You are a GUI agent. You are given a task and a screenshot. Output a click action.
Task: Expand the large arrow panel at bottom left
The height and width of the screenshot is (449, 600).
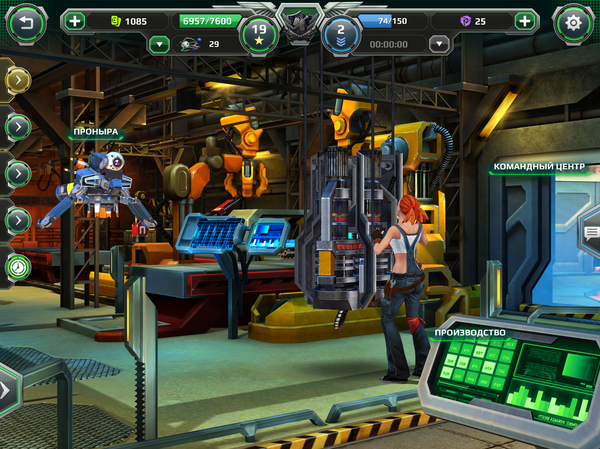7,387
